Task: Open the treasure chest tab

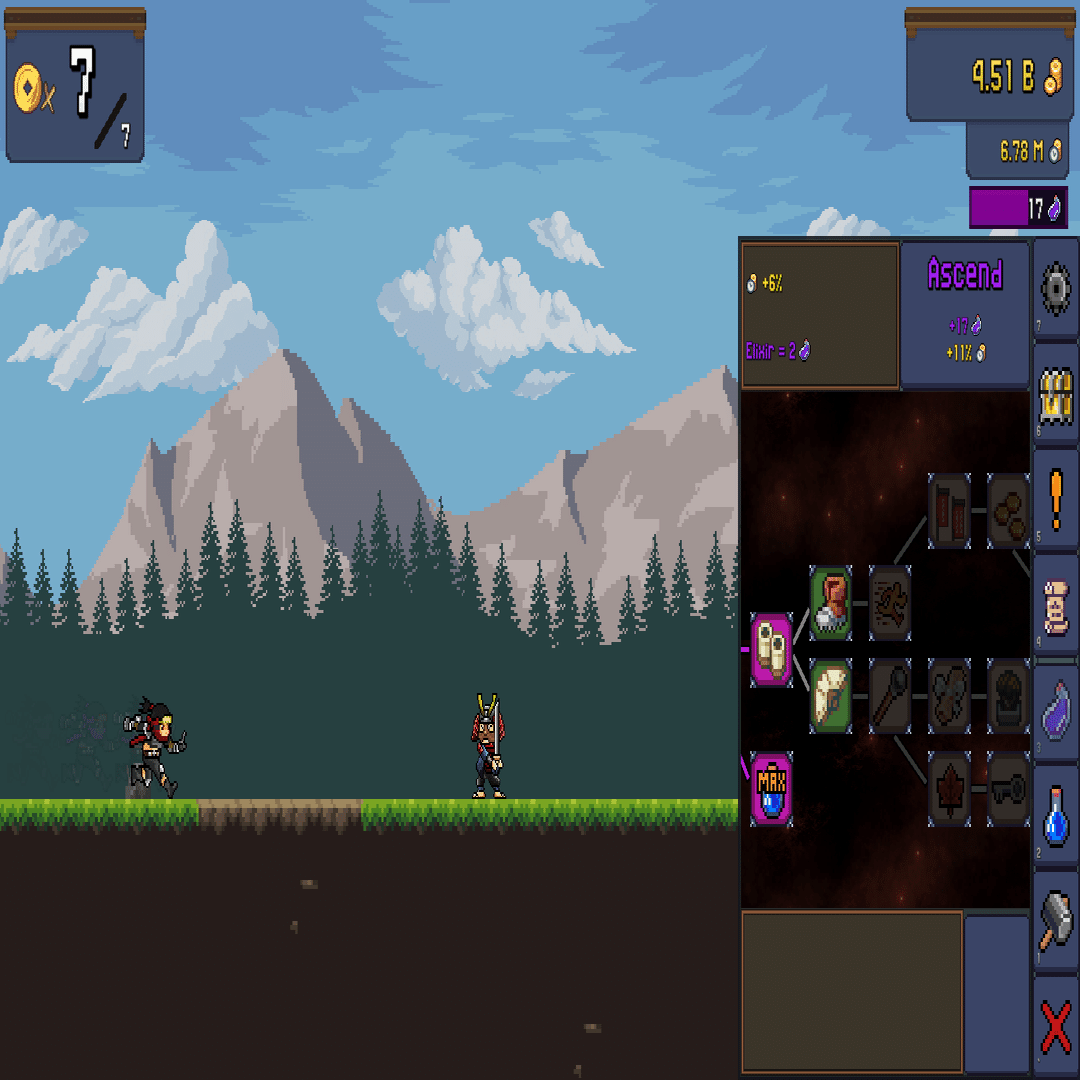Action: [1056, 392]
